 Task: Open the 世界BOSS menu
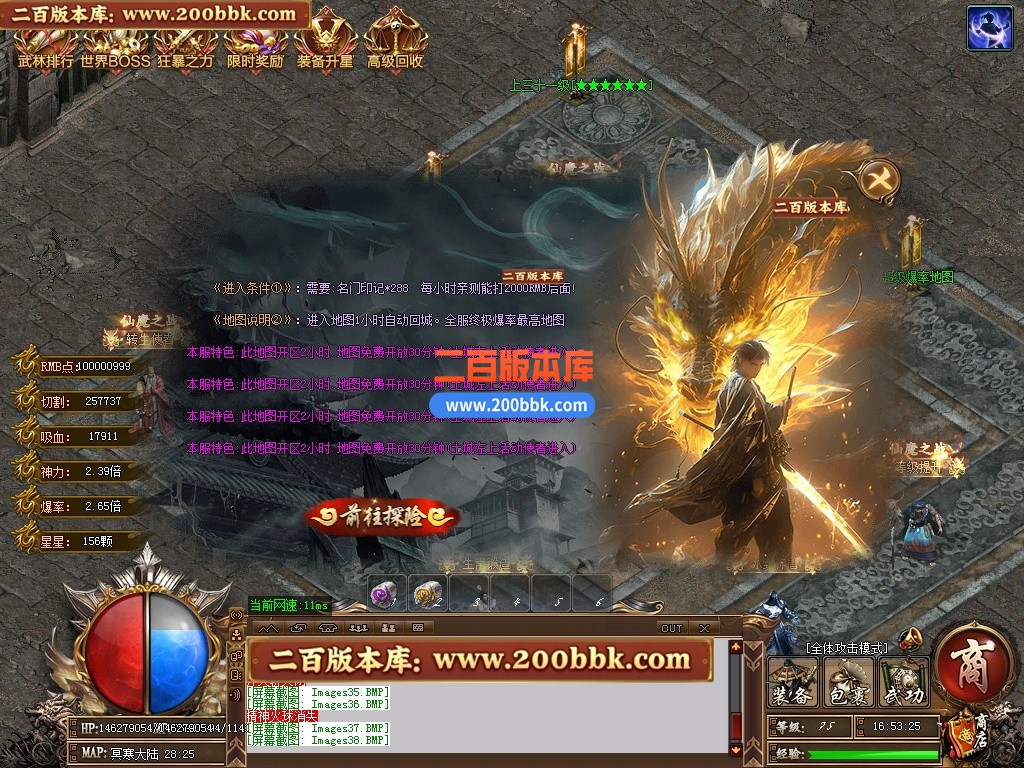pyautogui.click(x=115, y=47)
